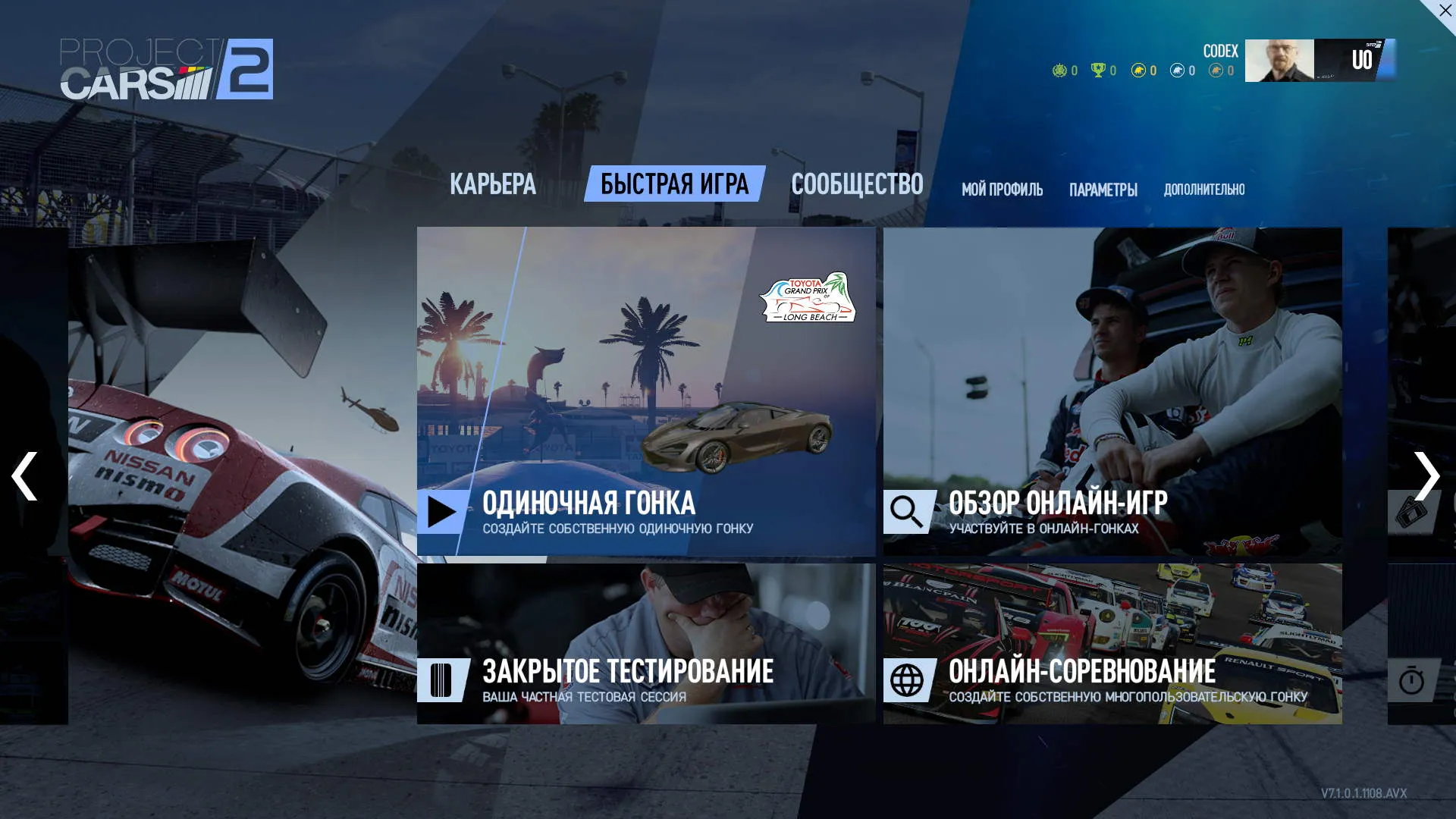Choose ЗАКРЫТОЕ ТЕСТИРОВАНИЕ private testing
This screenshot has width=1456, height=819.
pos(646,643)
